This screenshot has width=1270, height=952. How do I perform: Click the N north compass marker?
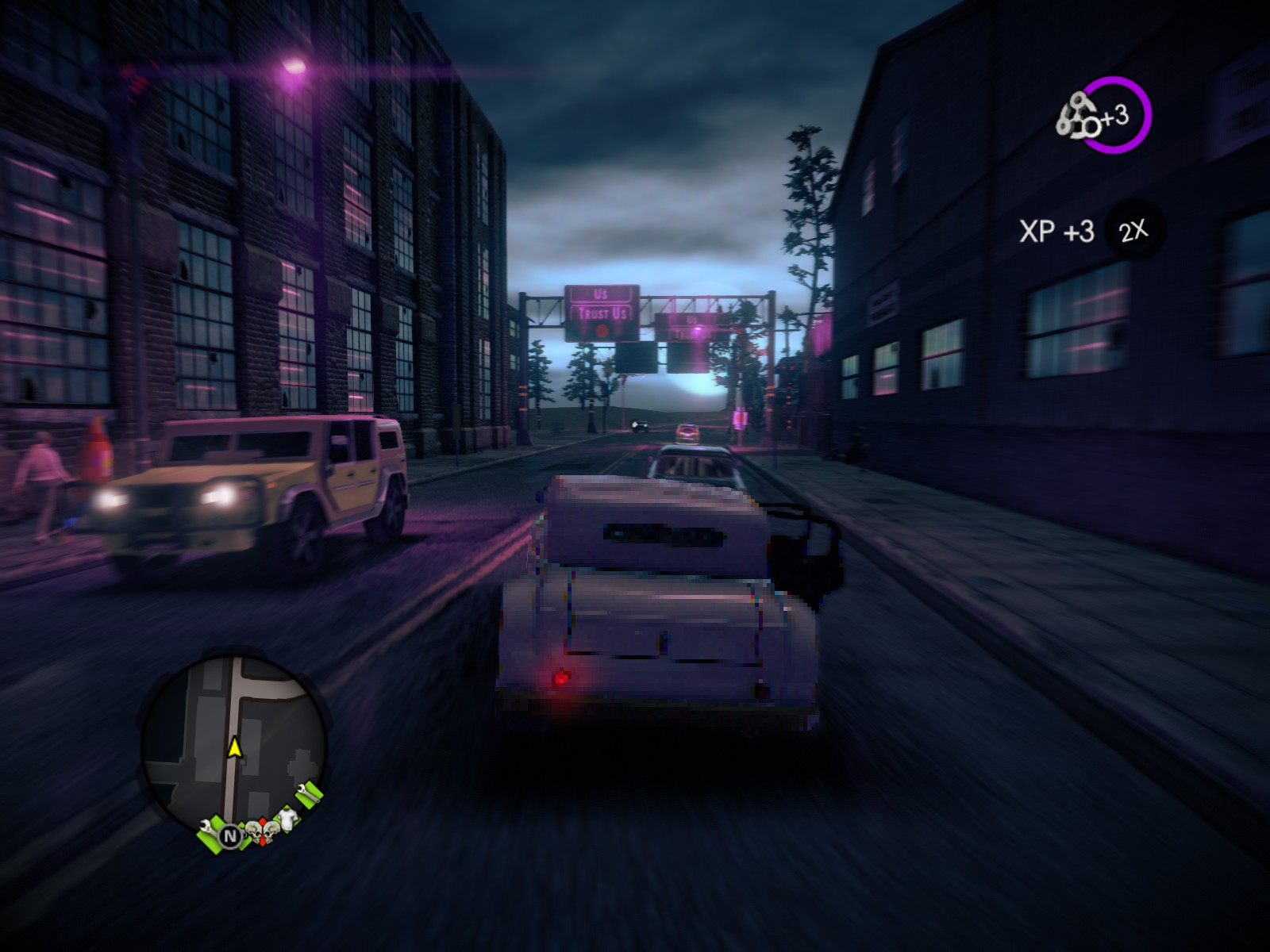pyautogui.click(x=230, y=835)
